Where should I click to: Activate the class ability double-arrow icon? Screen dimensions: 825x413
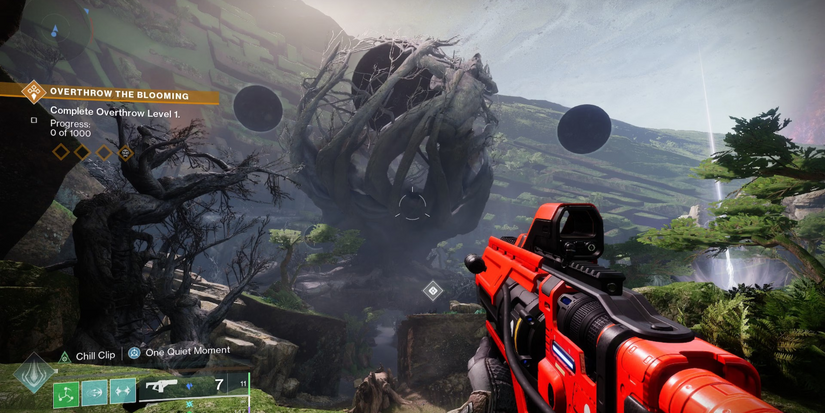click(123, 392)
